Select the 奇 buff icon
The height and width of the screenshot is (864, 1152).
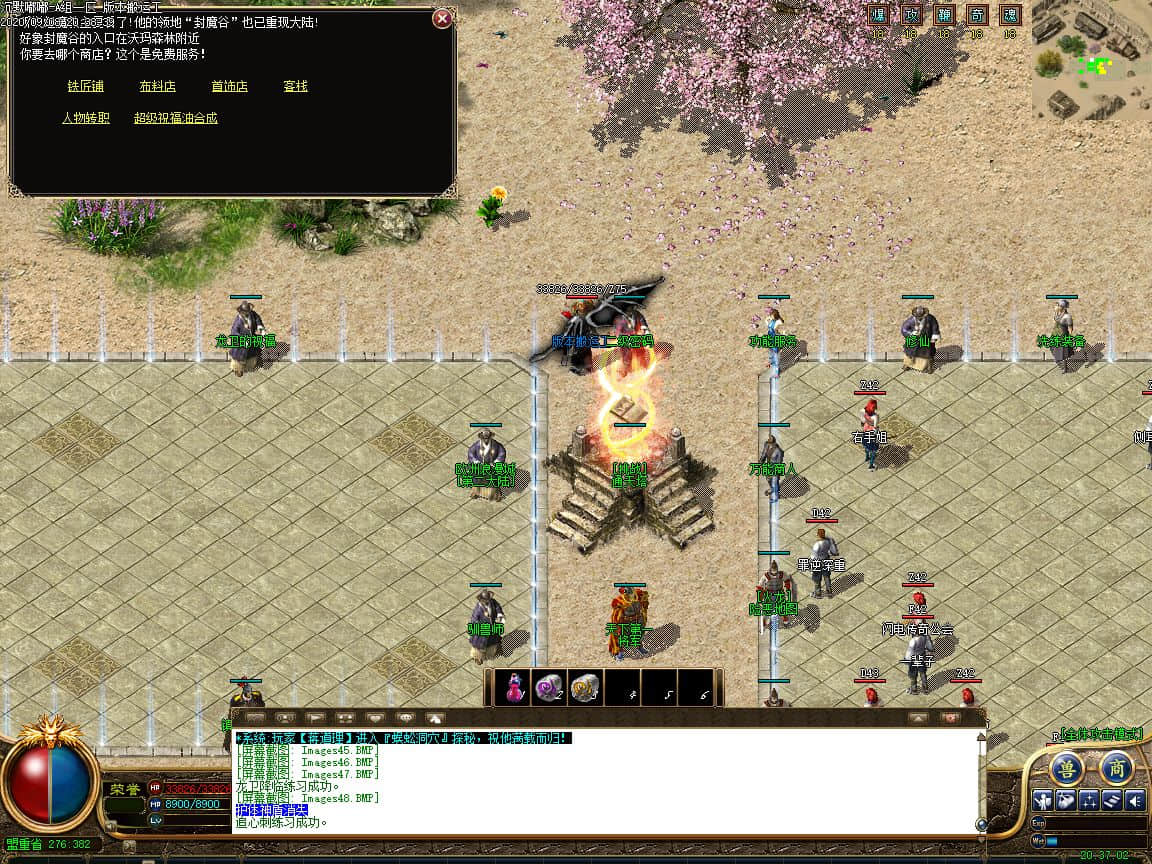[977, 15]
